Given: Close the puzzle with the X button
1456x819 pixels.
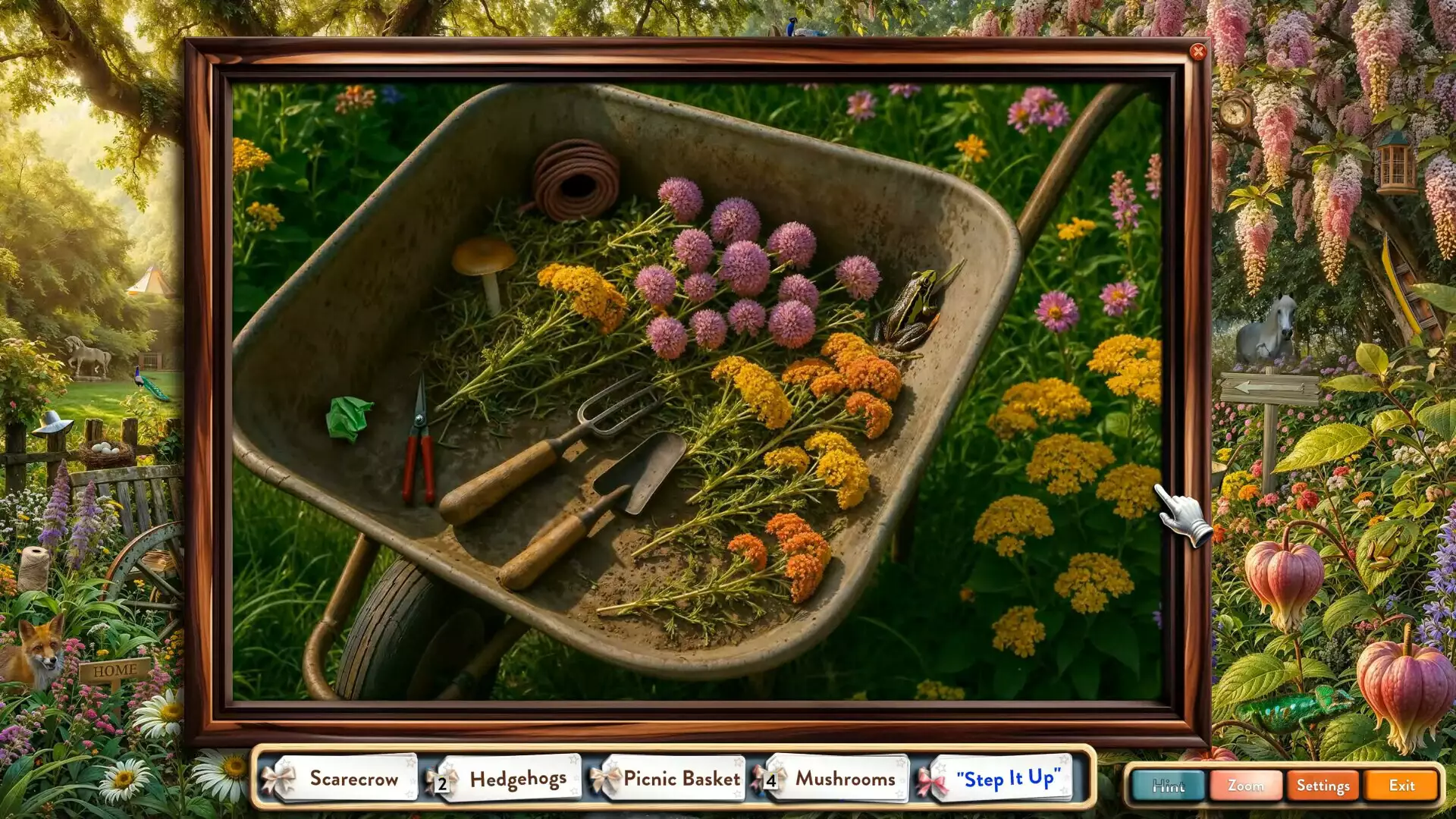Looking at the screenshot, I should tap(1199, 51).
